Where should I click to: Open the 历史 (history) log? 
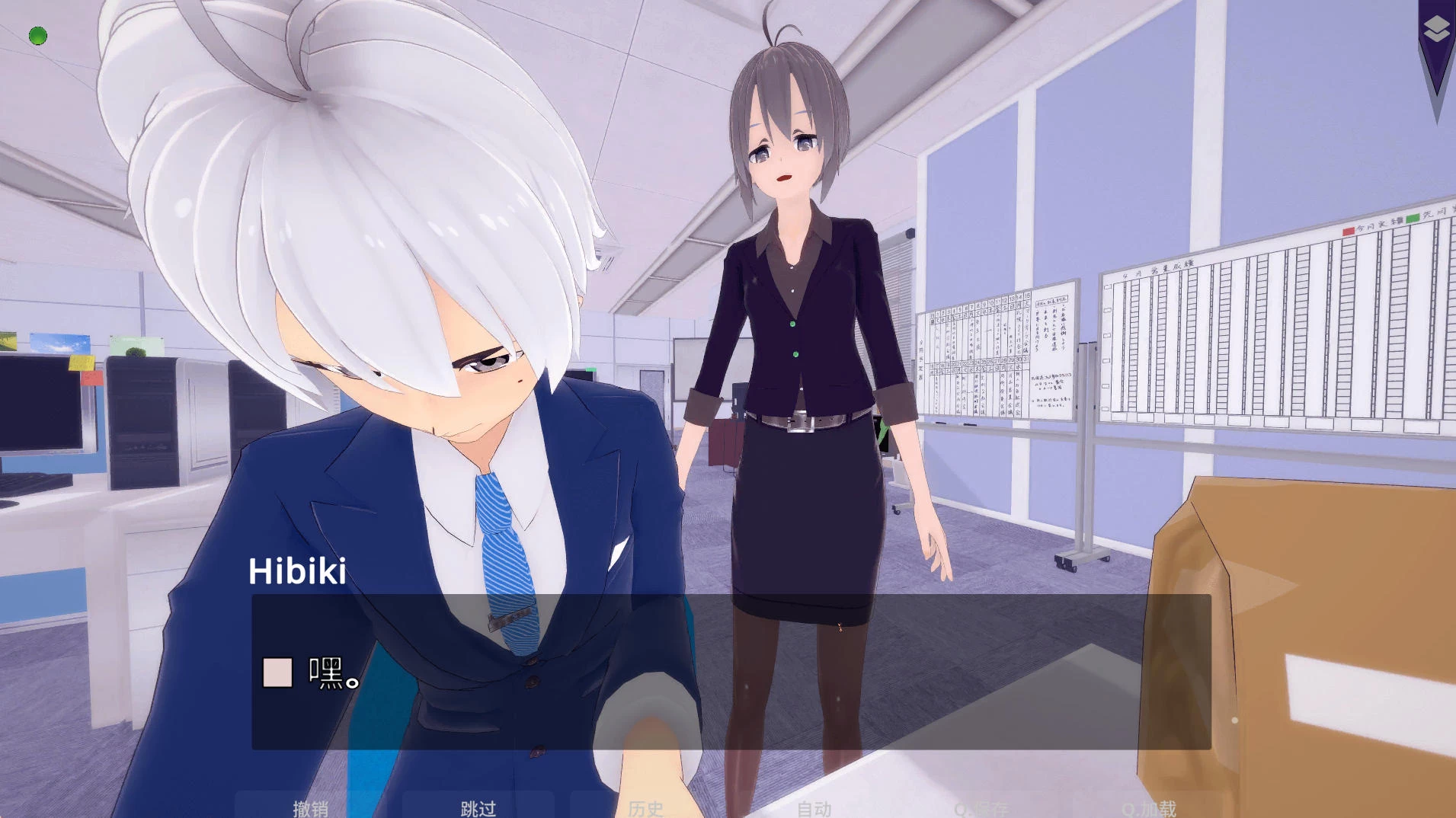tap(645, 807)
